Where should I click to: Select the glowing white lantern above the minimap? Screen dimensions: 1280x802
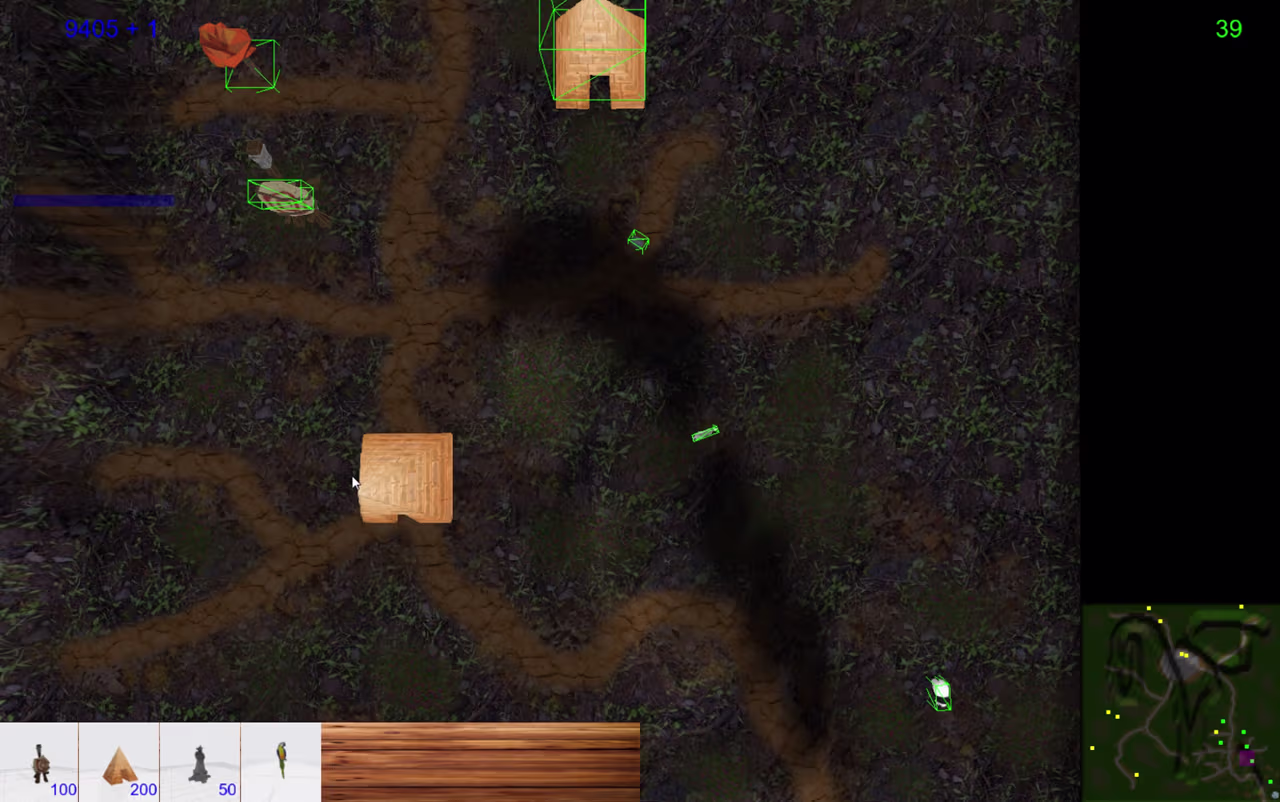940,692
